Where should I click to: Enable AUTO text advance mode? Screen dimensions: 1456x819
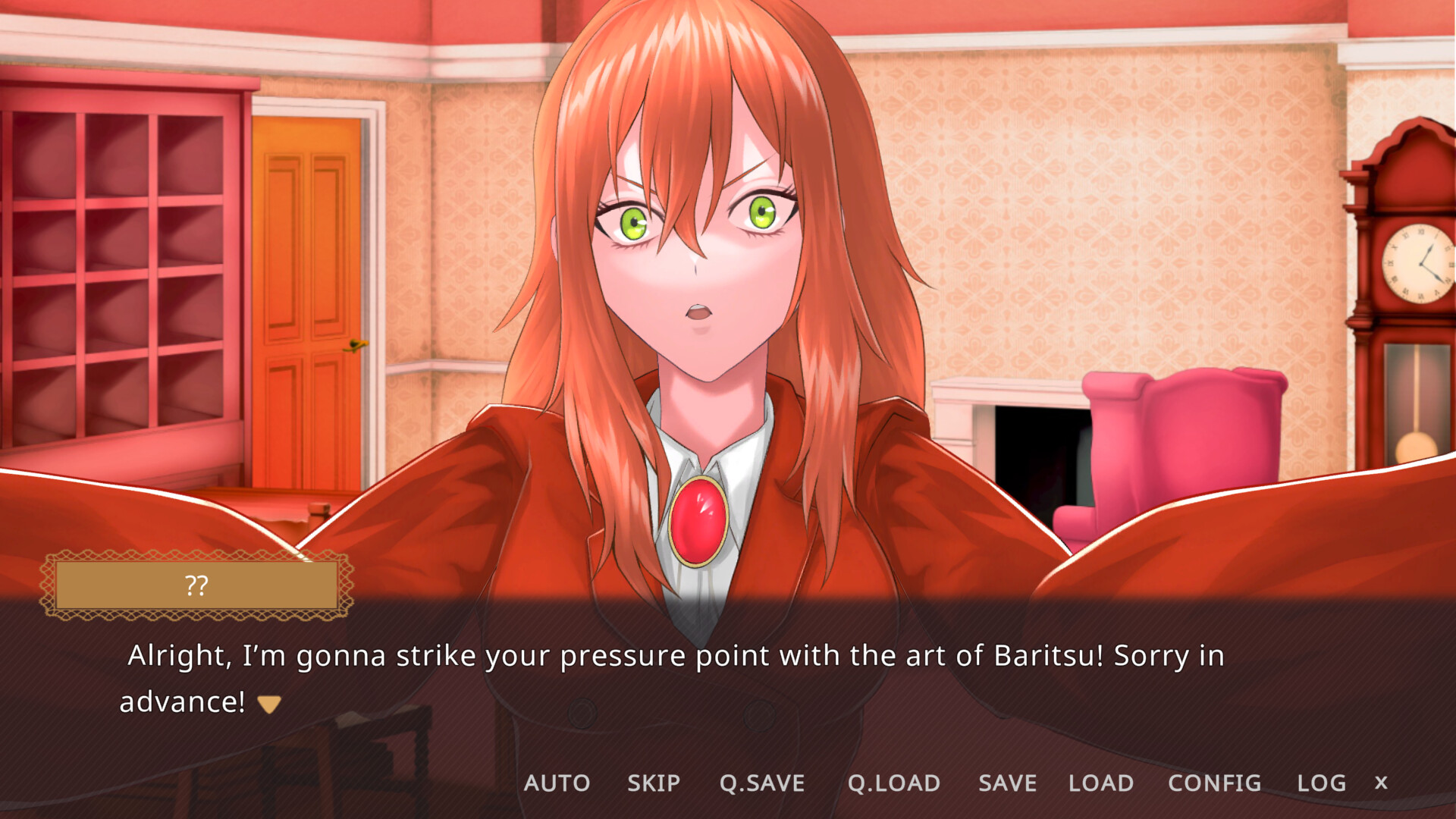point(559,783)
